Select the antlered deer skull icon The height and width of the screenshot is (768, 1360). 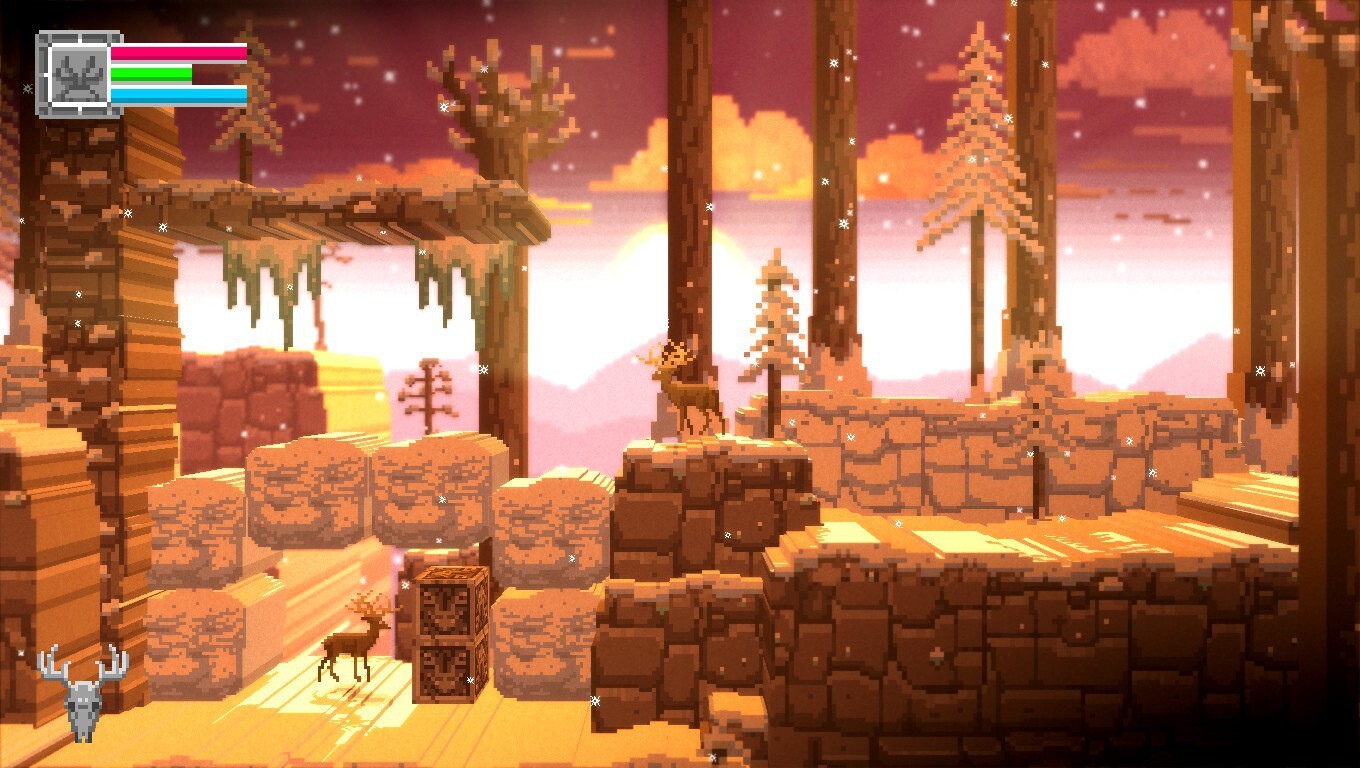(83, 692)
